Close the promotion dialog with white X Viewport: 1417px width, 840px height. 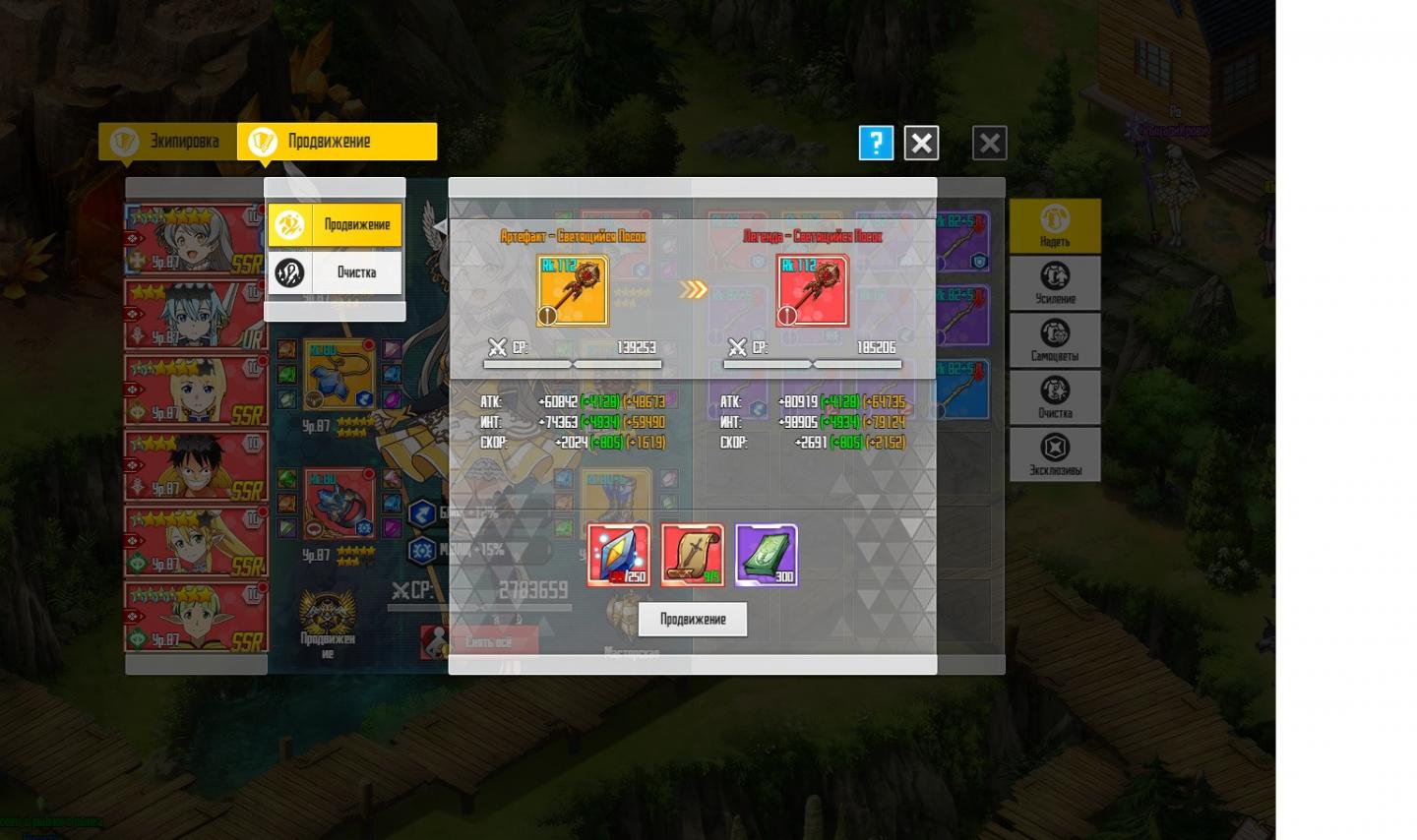click(921, 144)
